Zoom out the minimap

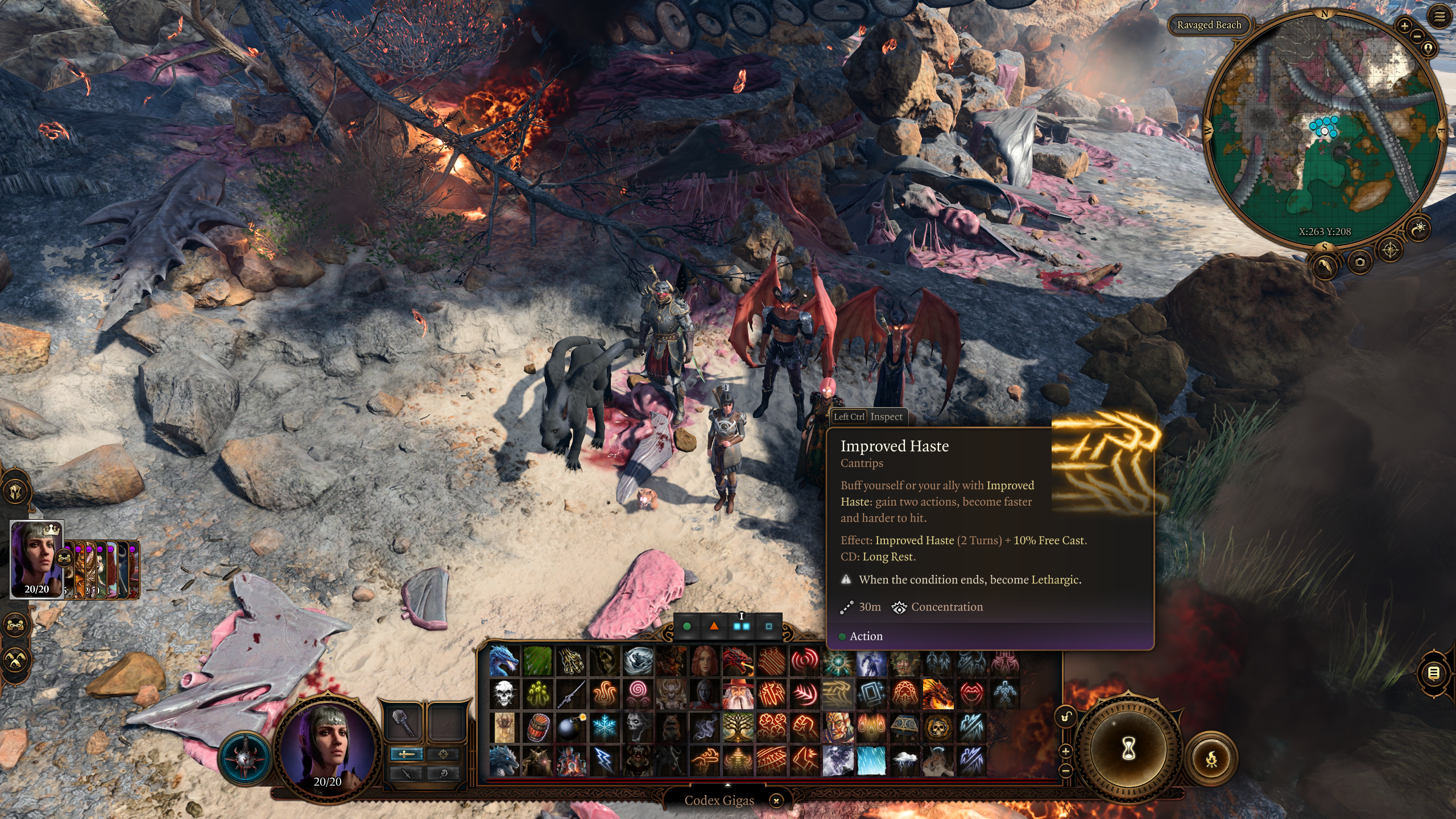(x=1417, y=36)
